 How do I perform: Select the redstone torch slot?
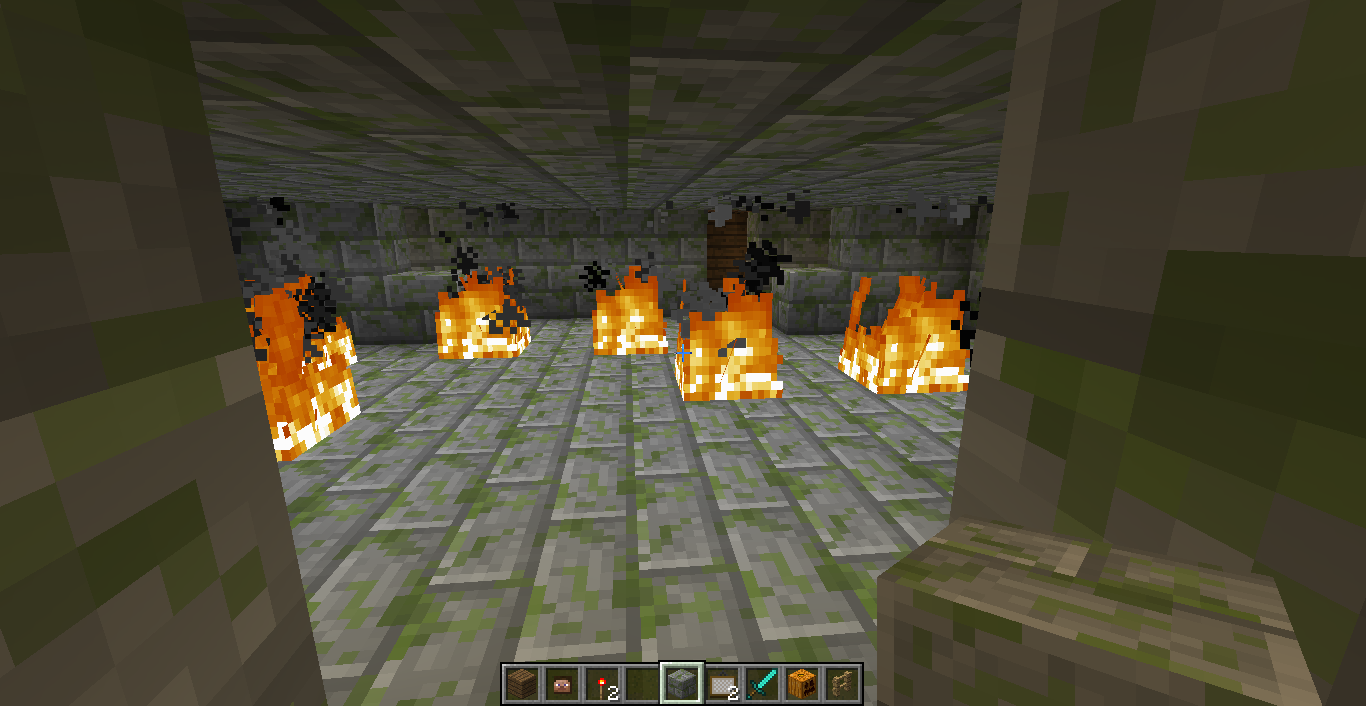pos(602,684)
